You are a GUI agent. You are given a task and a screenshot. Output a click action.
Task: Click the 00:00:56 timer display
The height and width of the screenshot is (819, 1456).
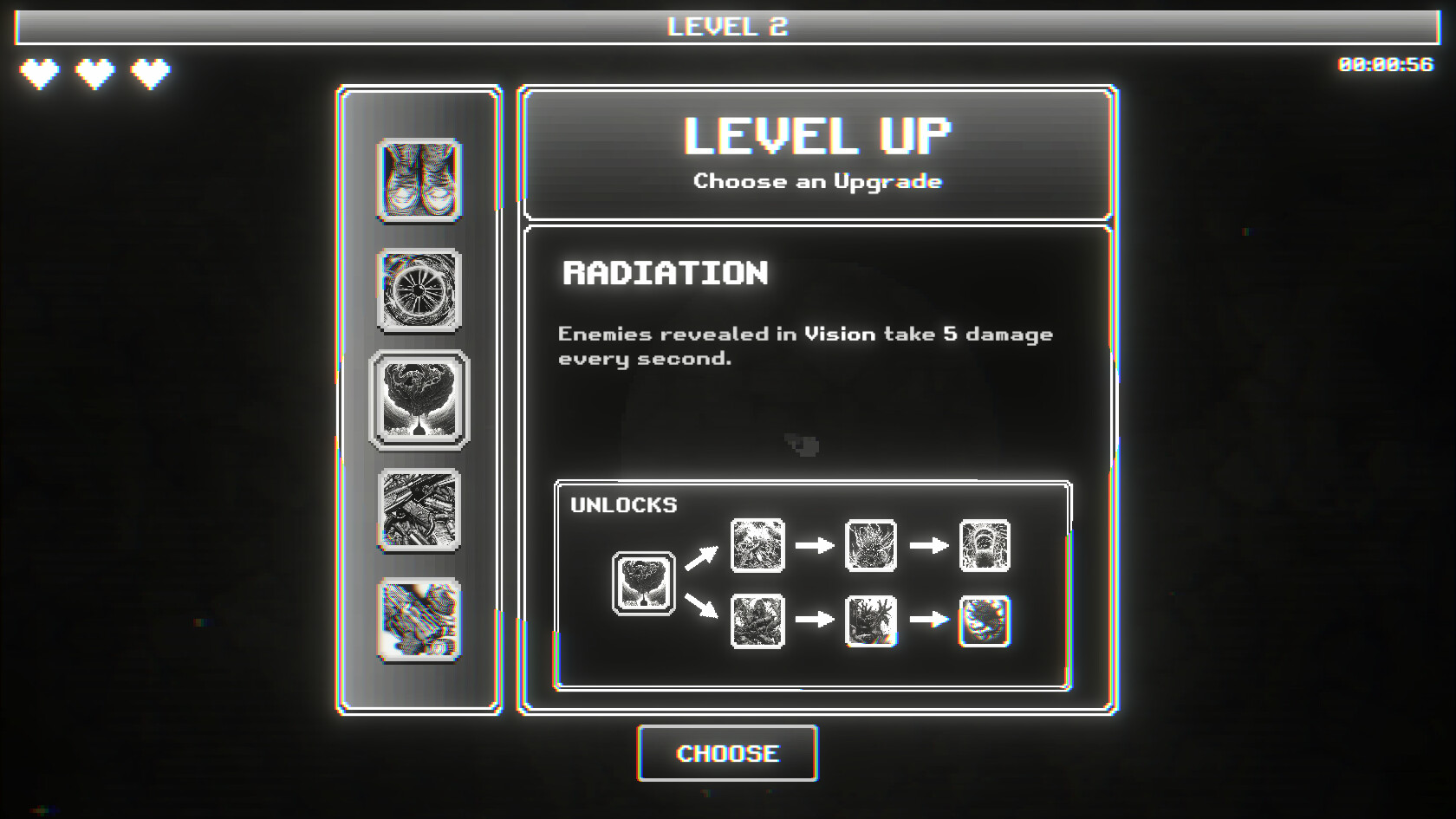(1381, 63)
